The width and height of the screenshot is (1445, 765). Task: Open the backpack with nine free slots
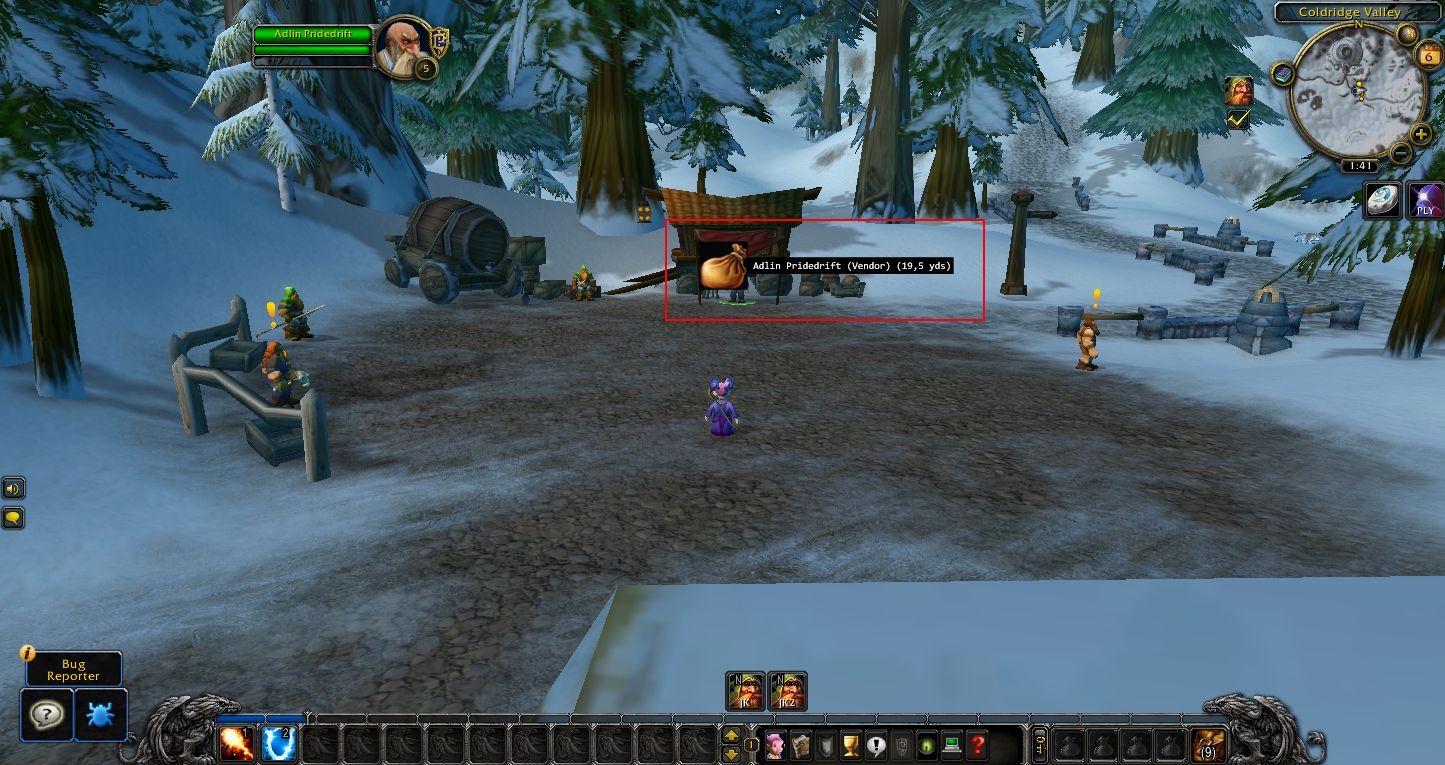1207,745
